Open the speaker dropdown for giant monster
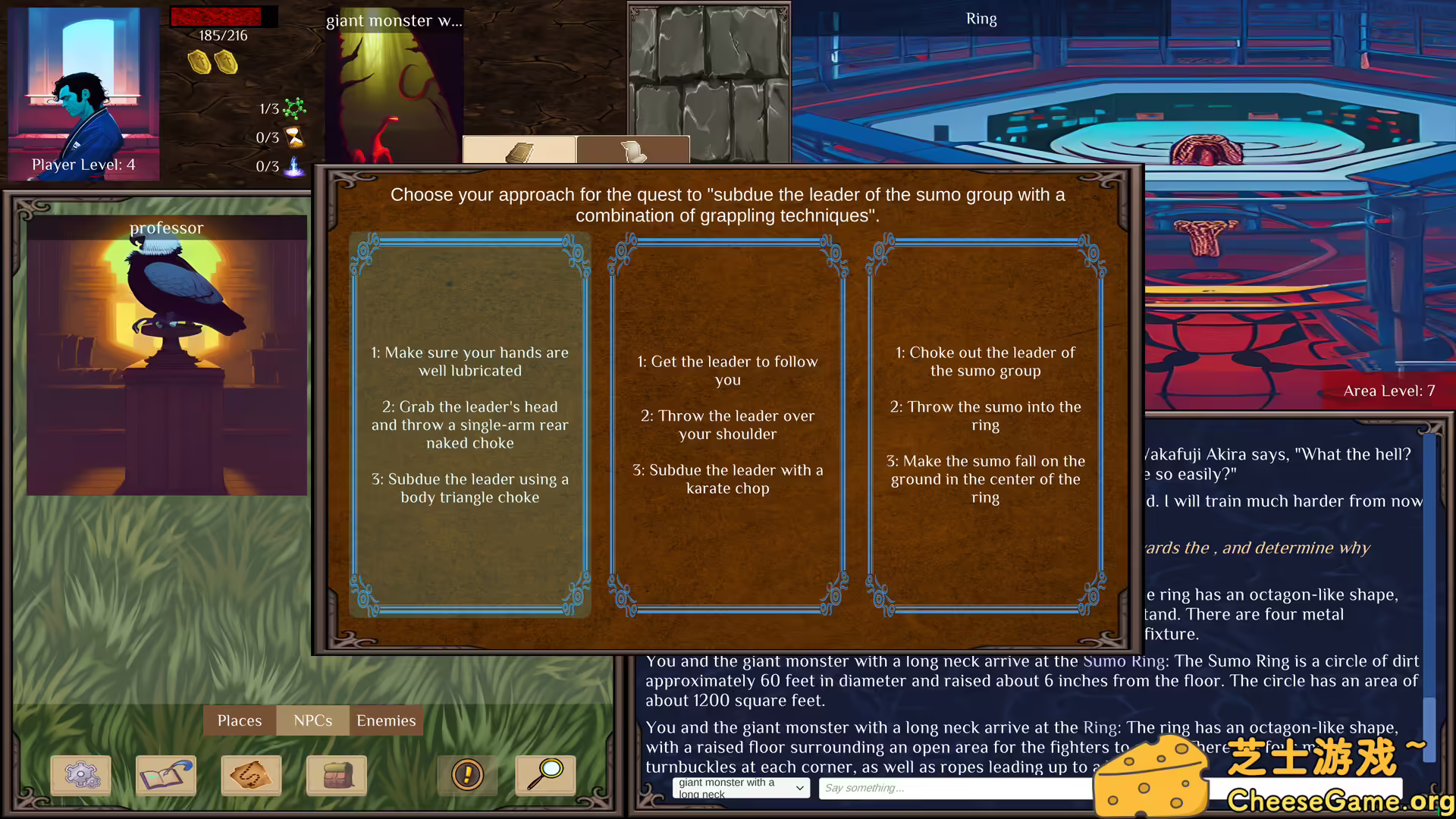This screenshot has width=1456, height=819. tap(741, 788)
